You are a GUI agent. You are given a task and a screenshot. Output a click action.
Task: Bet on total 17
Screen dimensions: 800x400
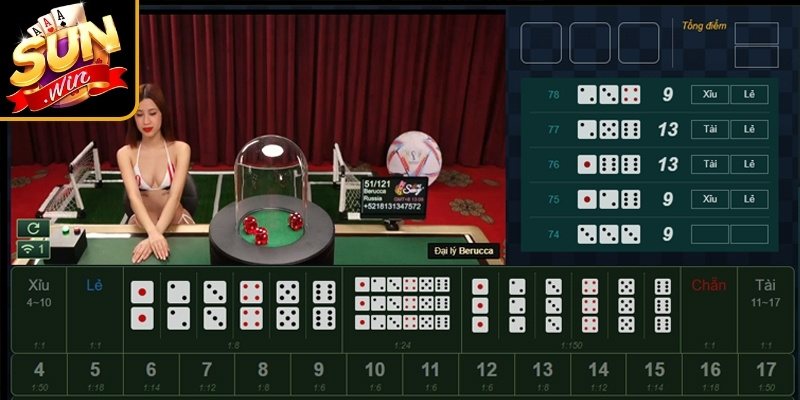[x=766, y=375]
